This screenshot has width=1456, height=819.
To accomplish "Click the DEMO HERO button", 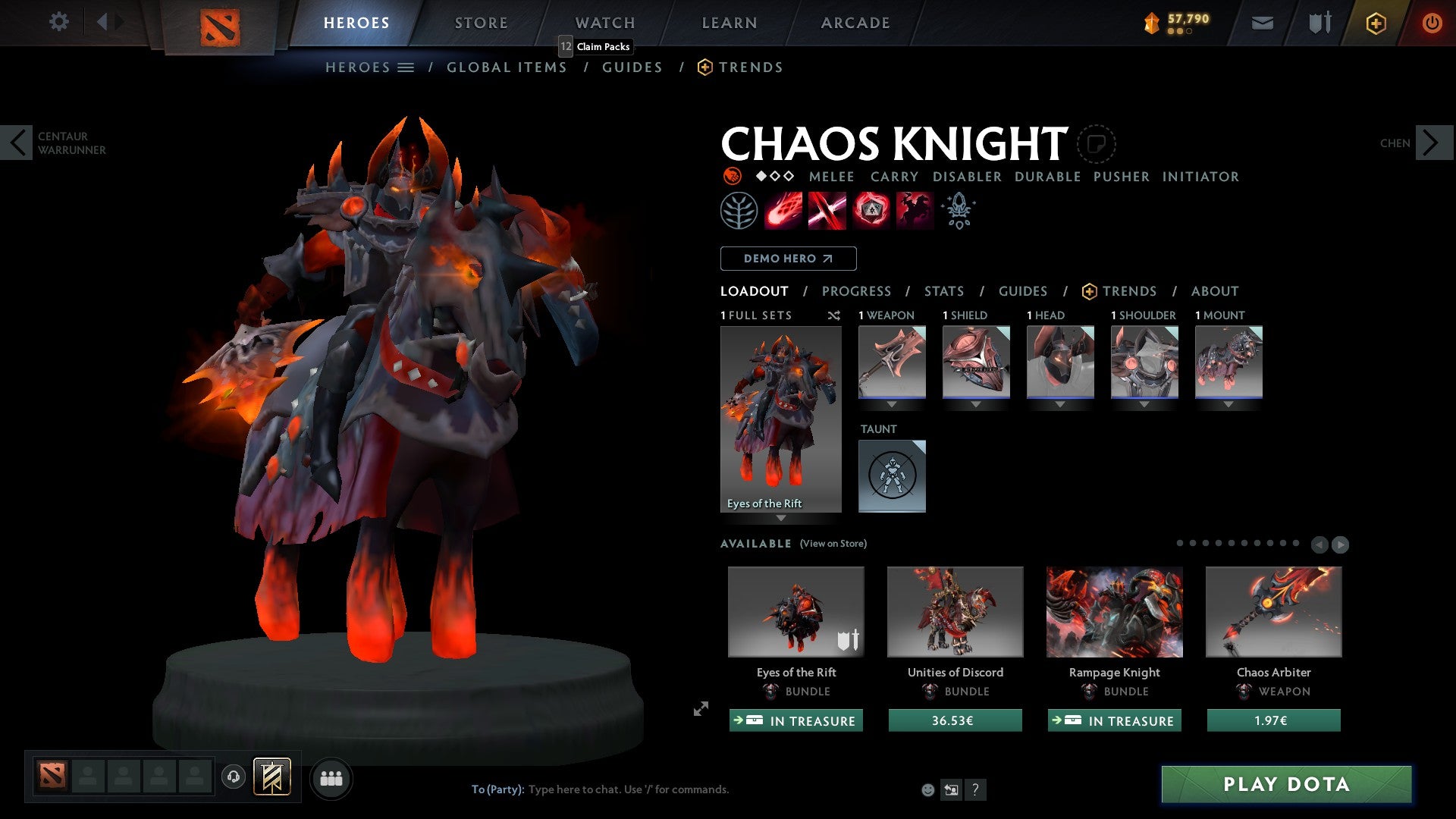I will (787, 258).
